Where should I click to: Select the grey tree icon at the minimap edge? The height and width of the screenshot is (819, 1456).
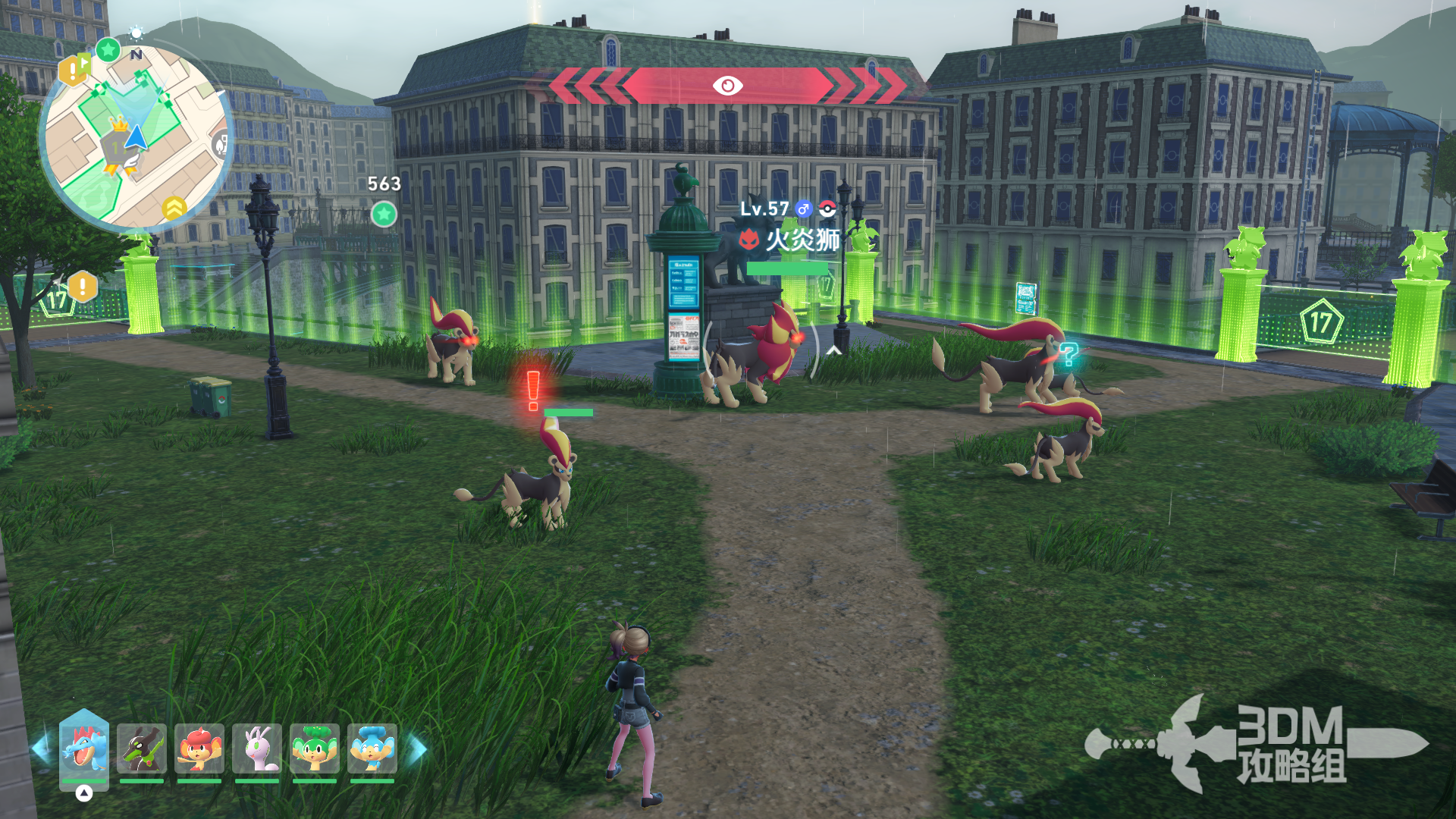coord(221,143)
